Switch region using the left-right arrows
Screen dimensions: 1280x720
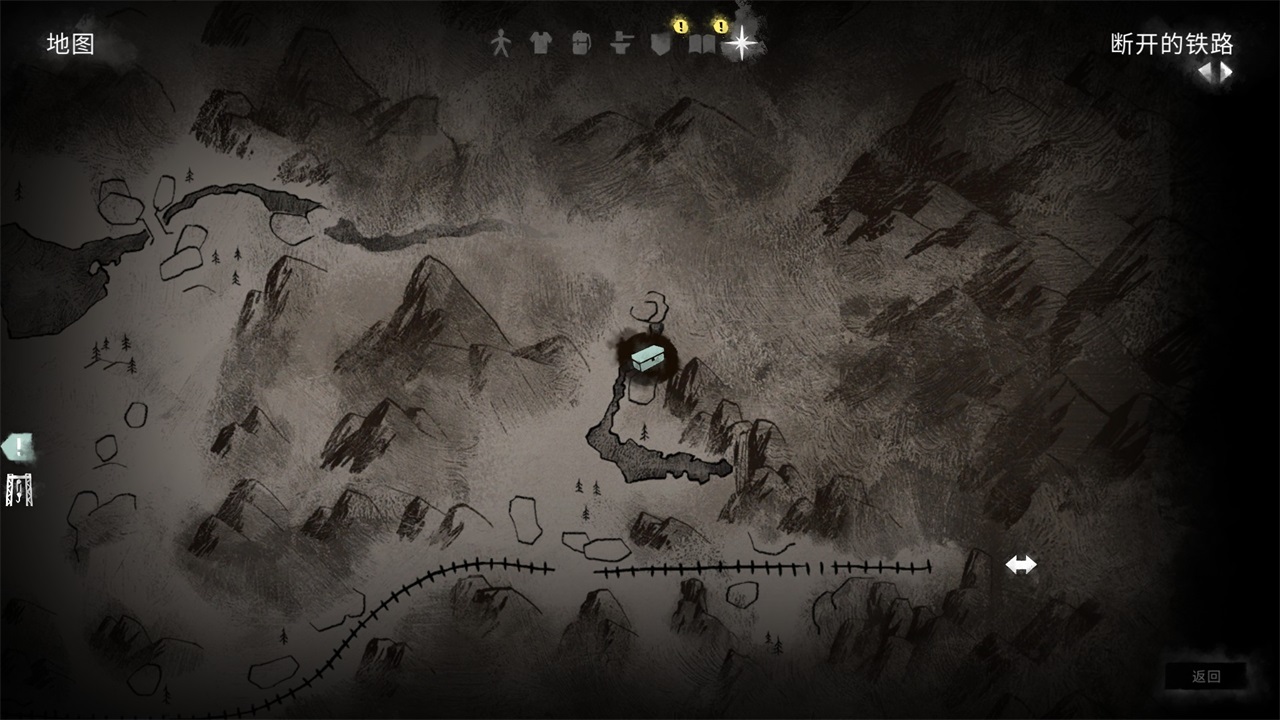pyautogui.click(x=1215, y=72)
